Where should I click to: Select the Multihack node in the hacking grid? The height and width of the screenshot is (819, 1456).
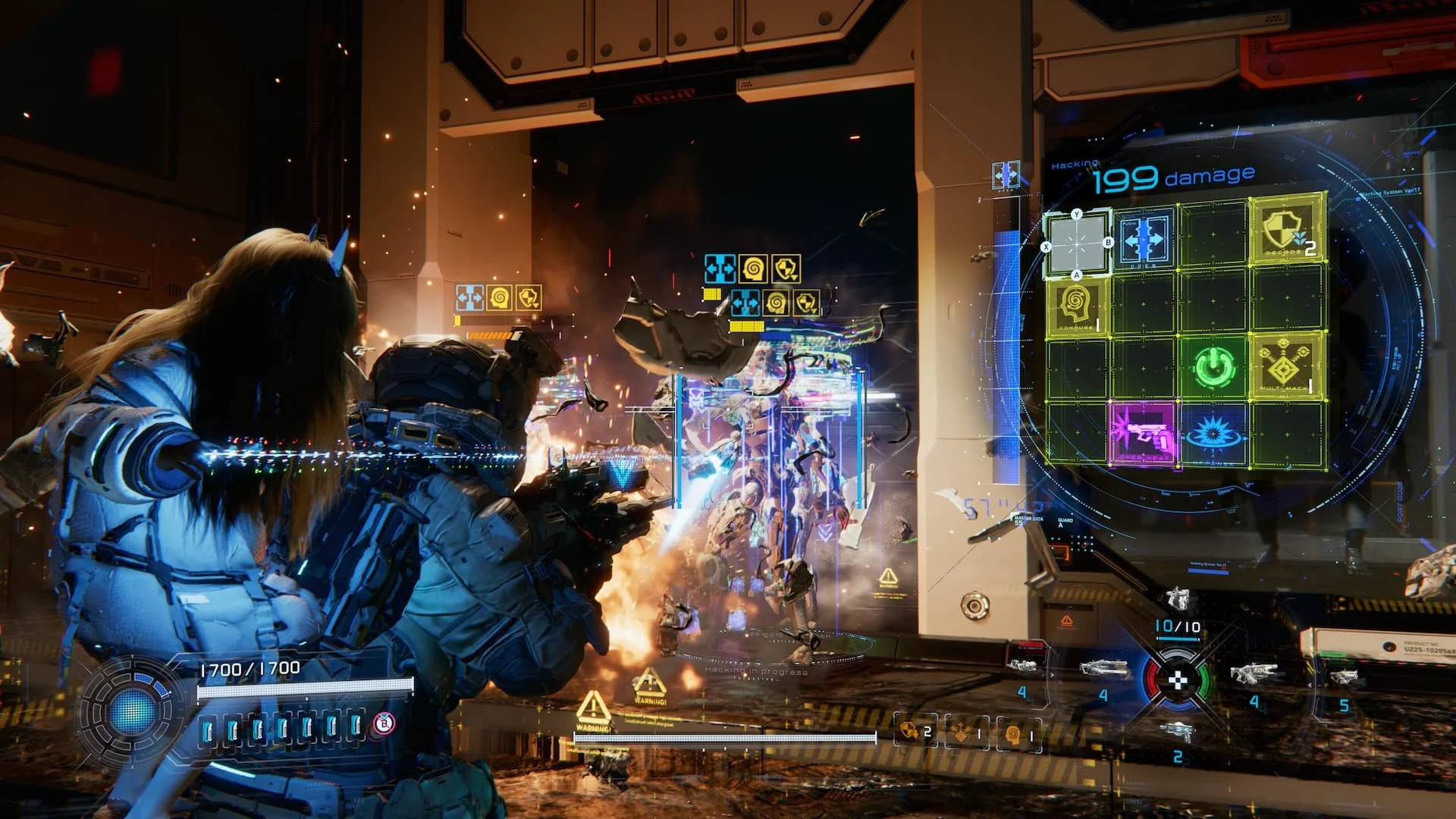pyautogui.click(x=1285, y=366)
